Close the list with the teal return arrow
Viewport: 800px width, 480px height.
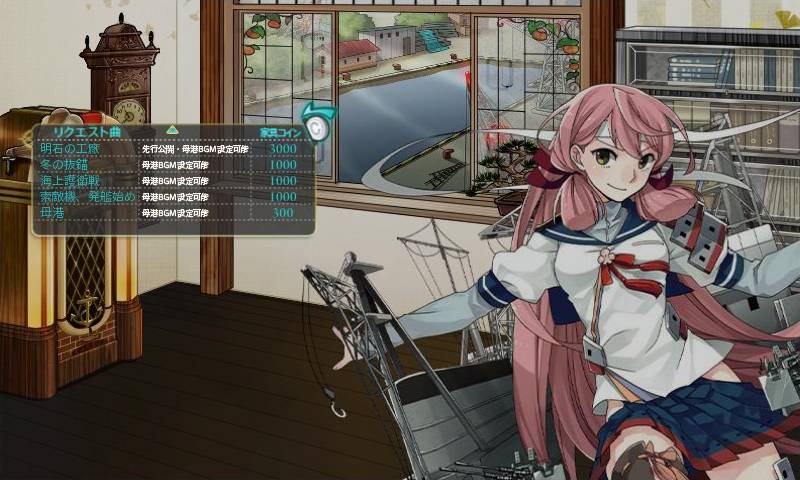(x=315, y=124)
